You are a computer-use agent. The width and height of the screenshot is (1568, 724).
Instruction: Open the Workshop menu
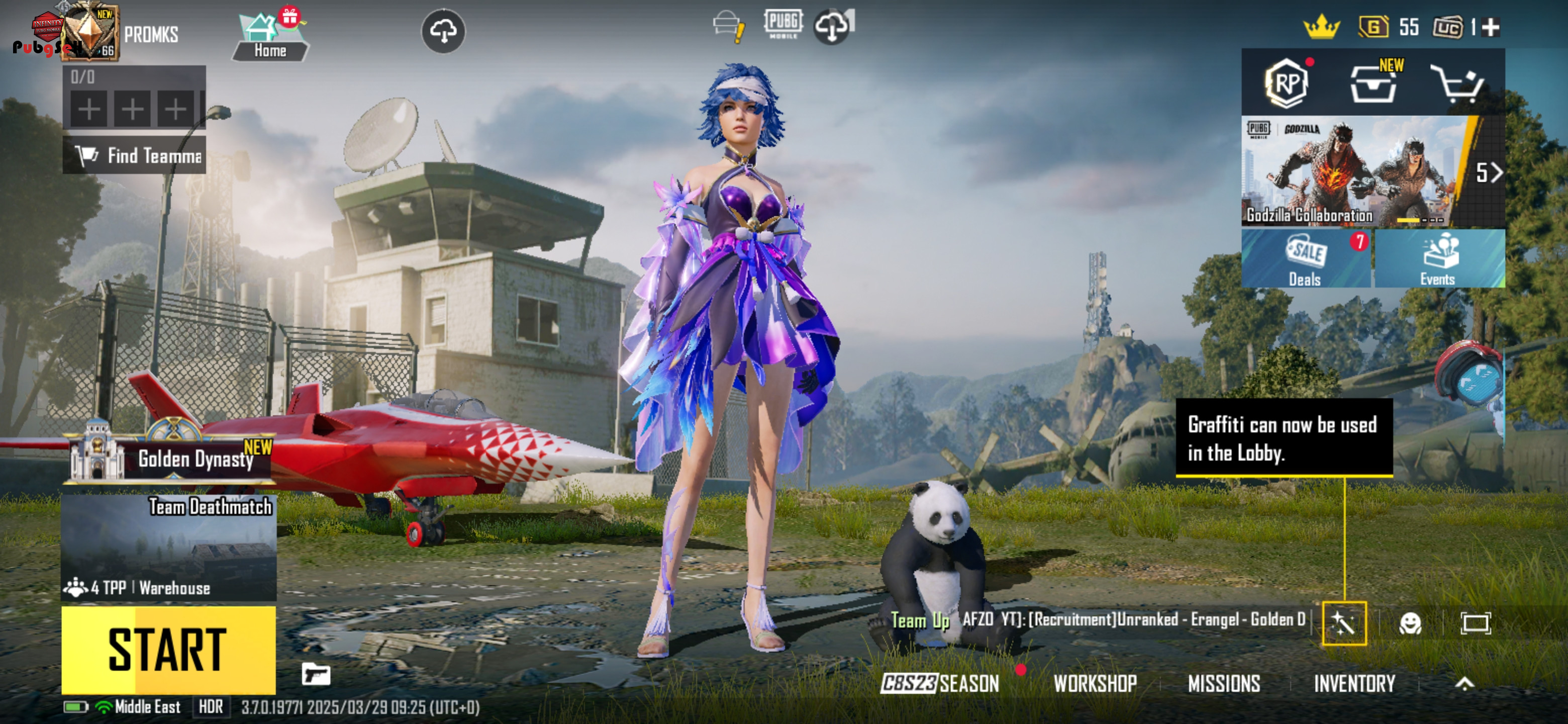tap(1095, 683)
